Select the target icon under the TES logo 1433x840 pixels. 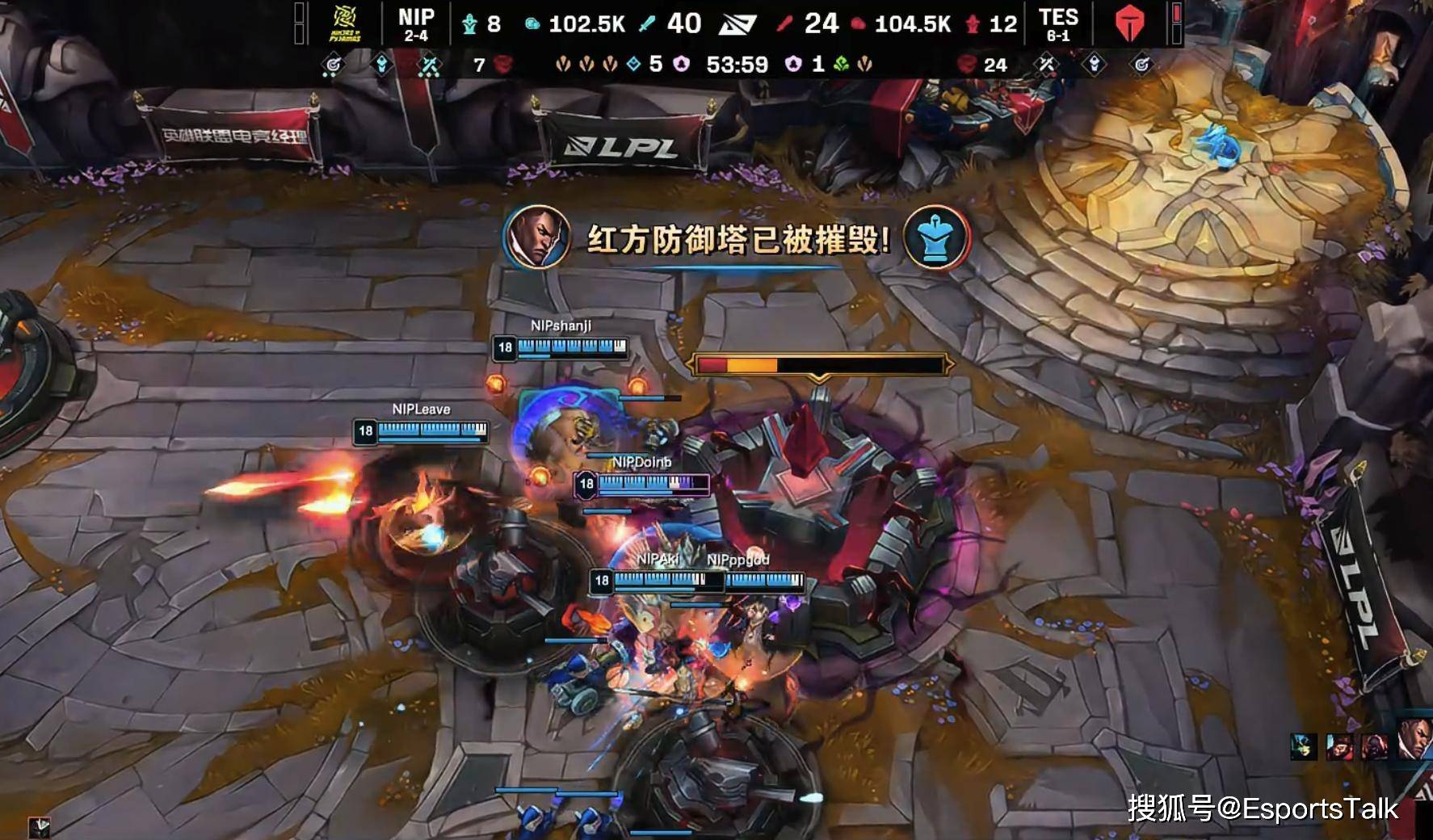(x=1141, y=65)
